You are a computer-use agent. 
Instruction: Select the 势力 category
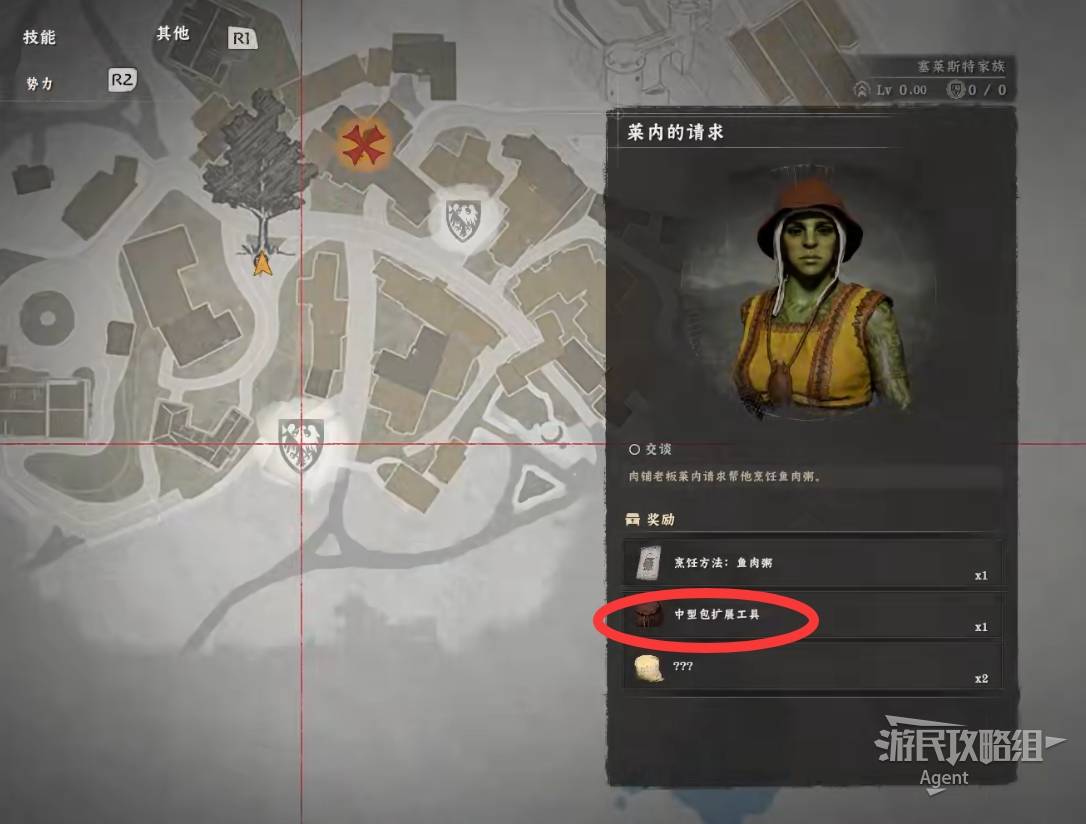[40, 84]
